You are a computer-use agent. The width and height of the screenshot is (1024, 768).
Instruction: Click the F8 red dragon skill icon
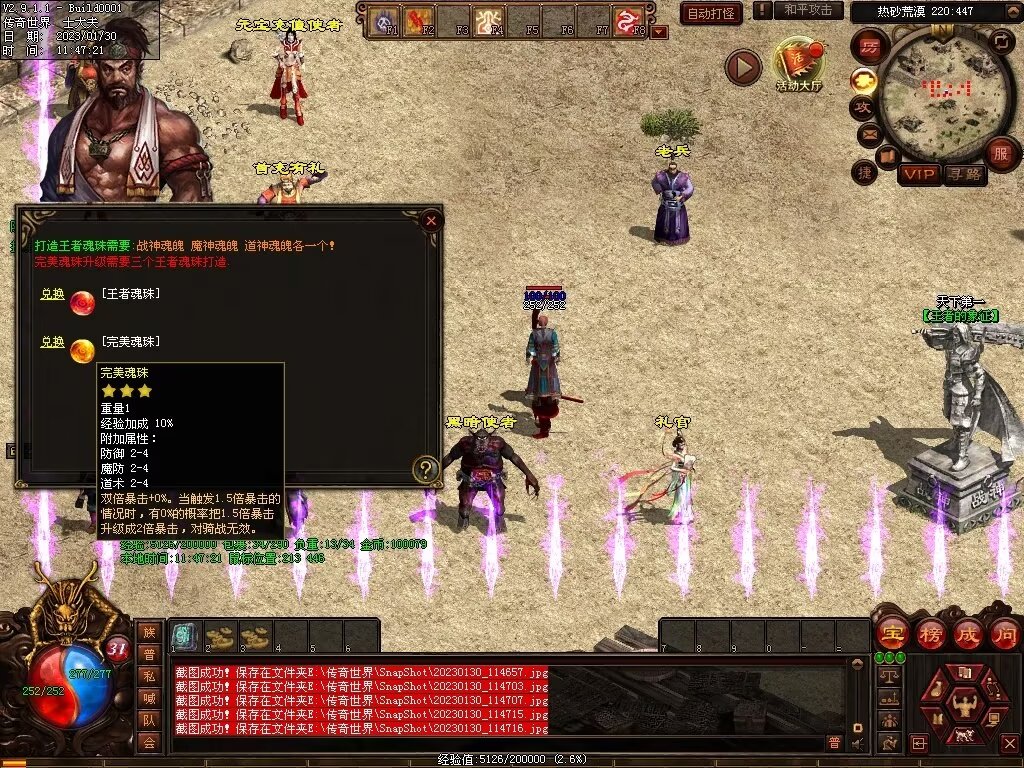[628, 21]
